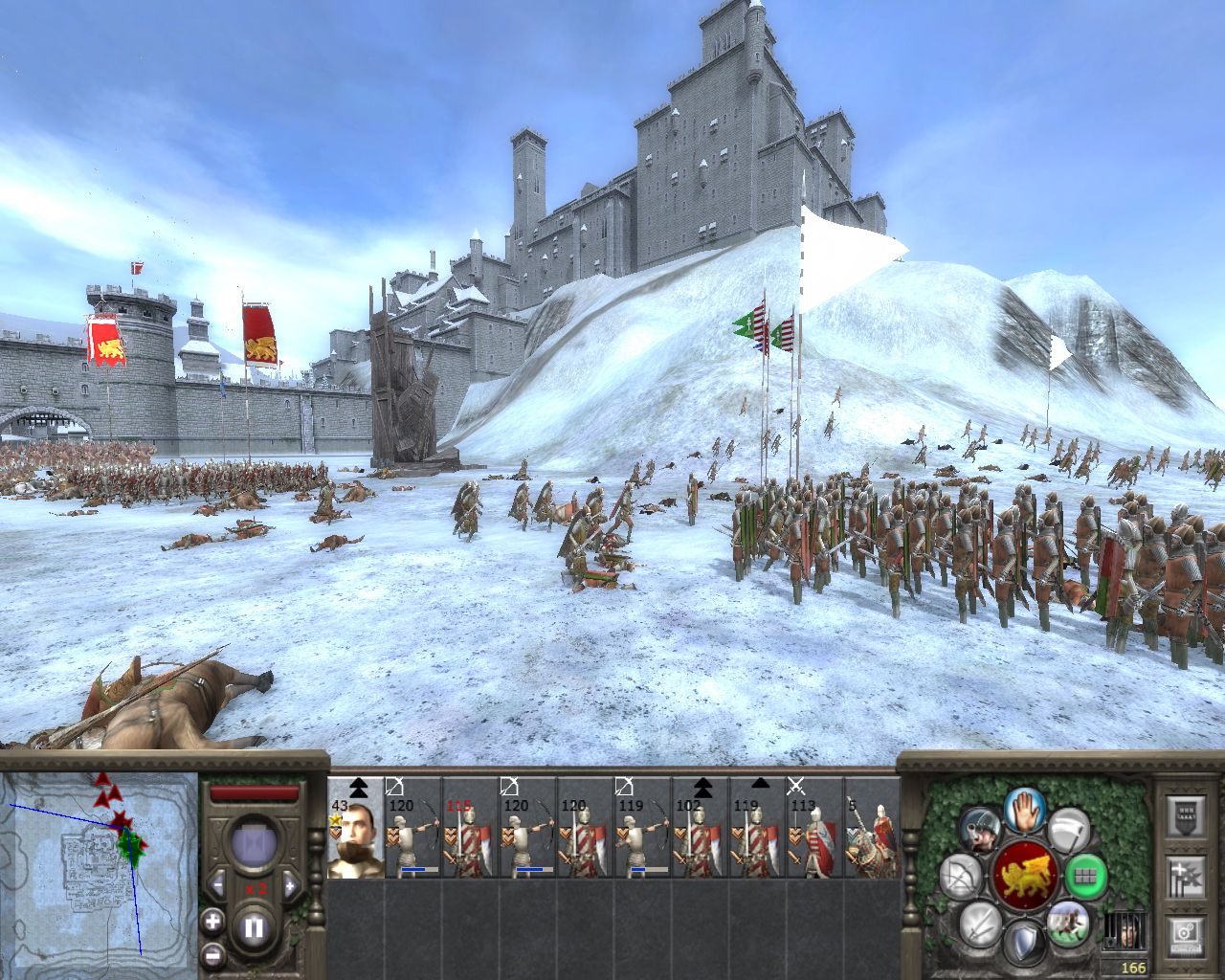The image size is (1225, 980).
Task: Issue the halt order with the hand icon
Action: (1023, 810)
